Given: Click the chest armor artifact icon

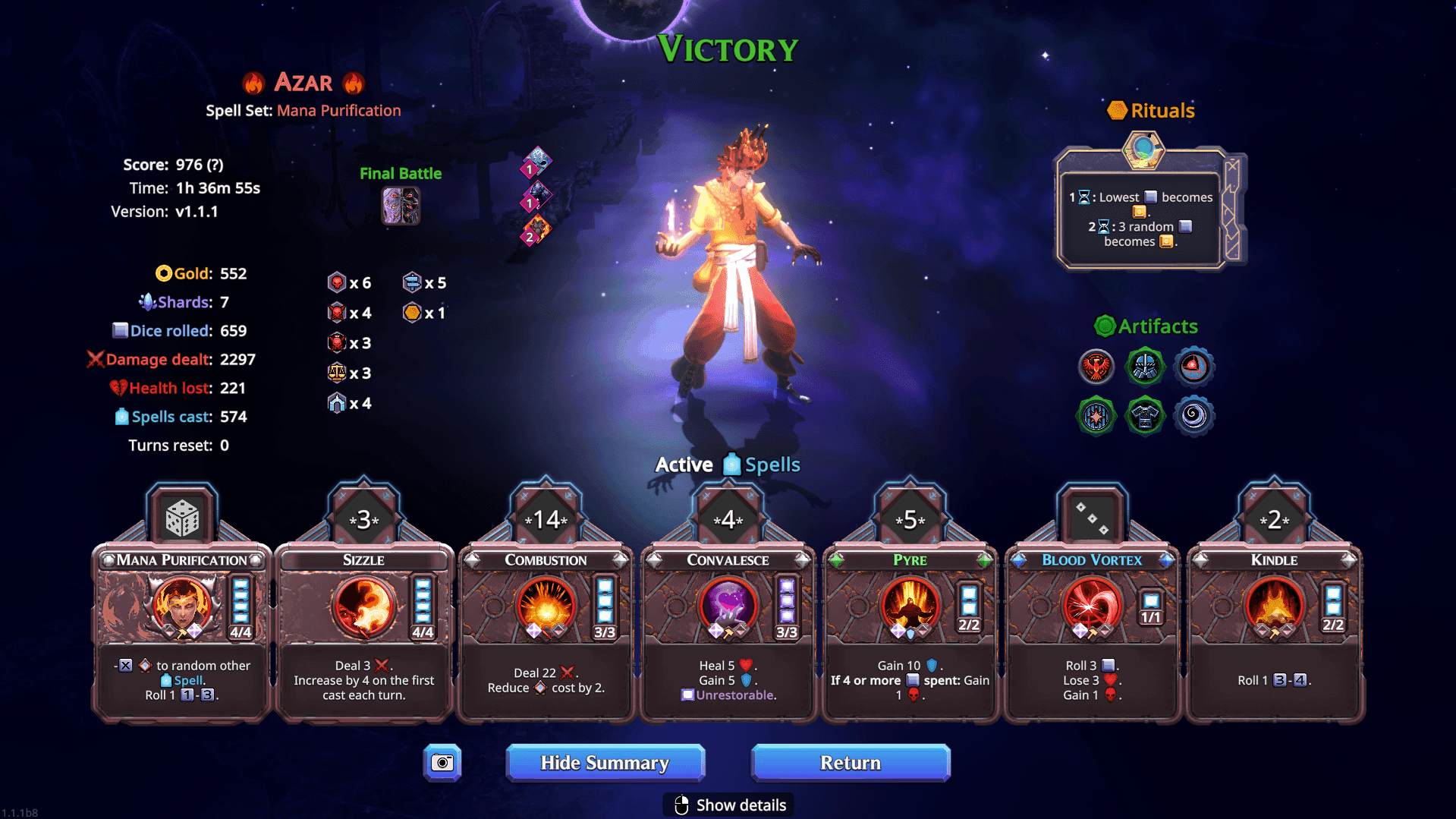Looking at the screenshot, I should pos(1144,416).
